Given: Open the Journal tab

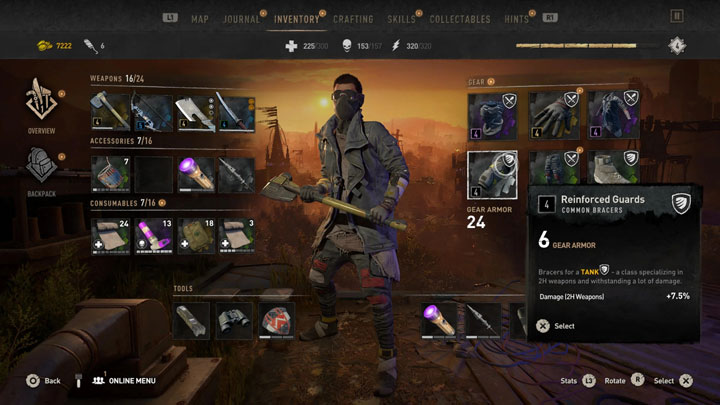Looking at the screenshot, I should pyautogui.click(x=243, y=19).
